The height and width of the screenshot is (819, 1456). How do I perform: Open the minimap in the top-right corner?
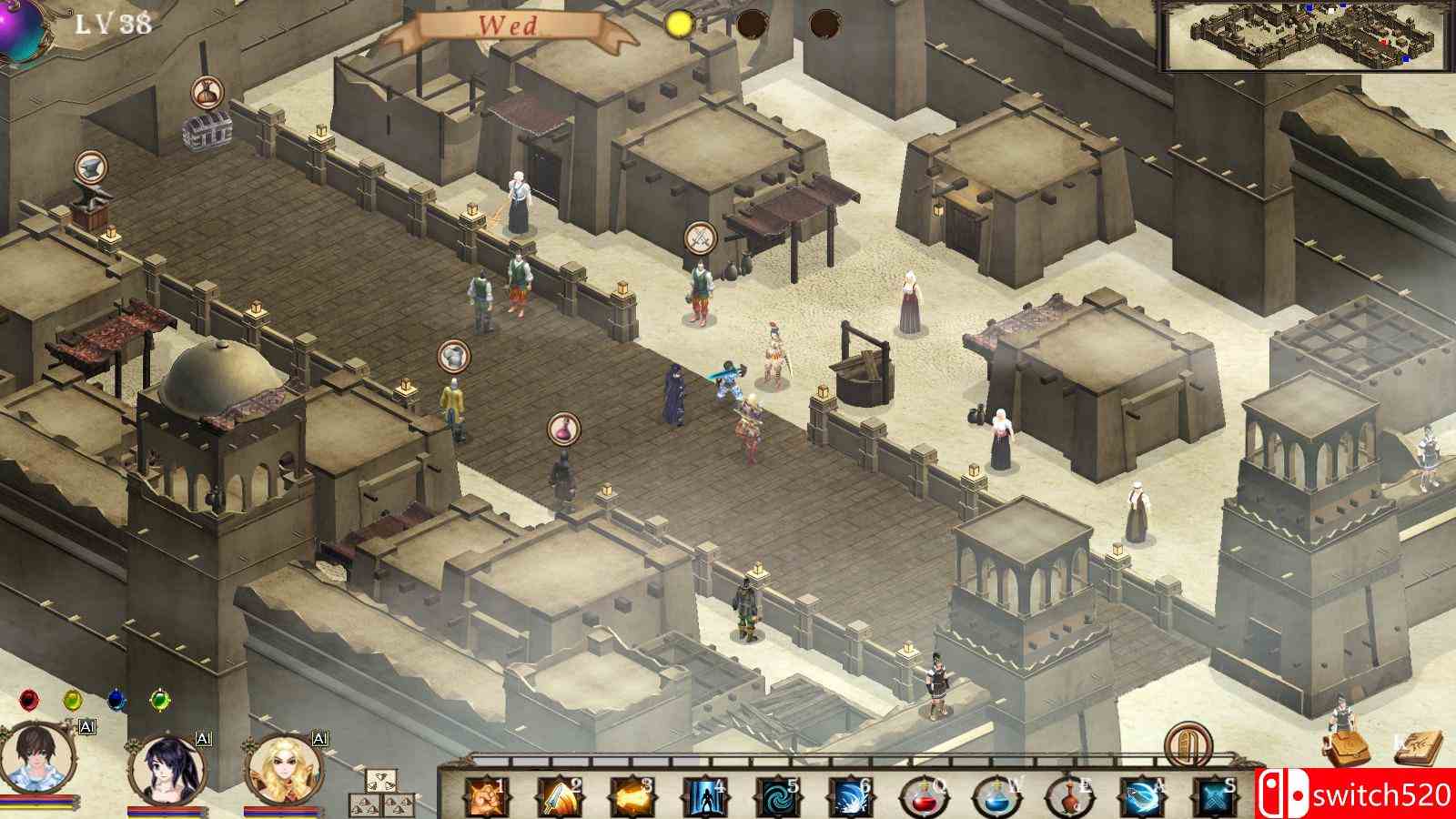1306,36
